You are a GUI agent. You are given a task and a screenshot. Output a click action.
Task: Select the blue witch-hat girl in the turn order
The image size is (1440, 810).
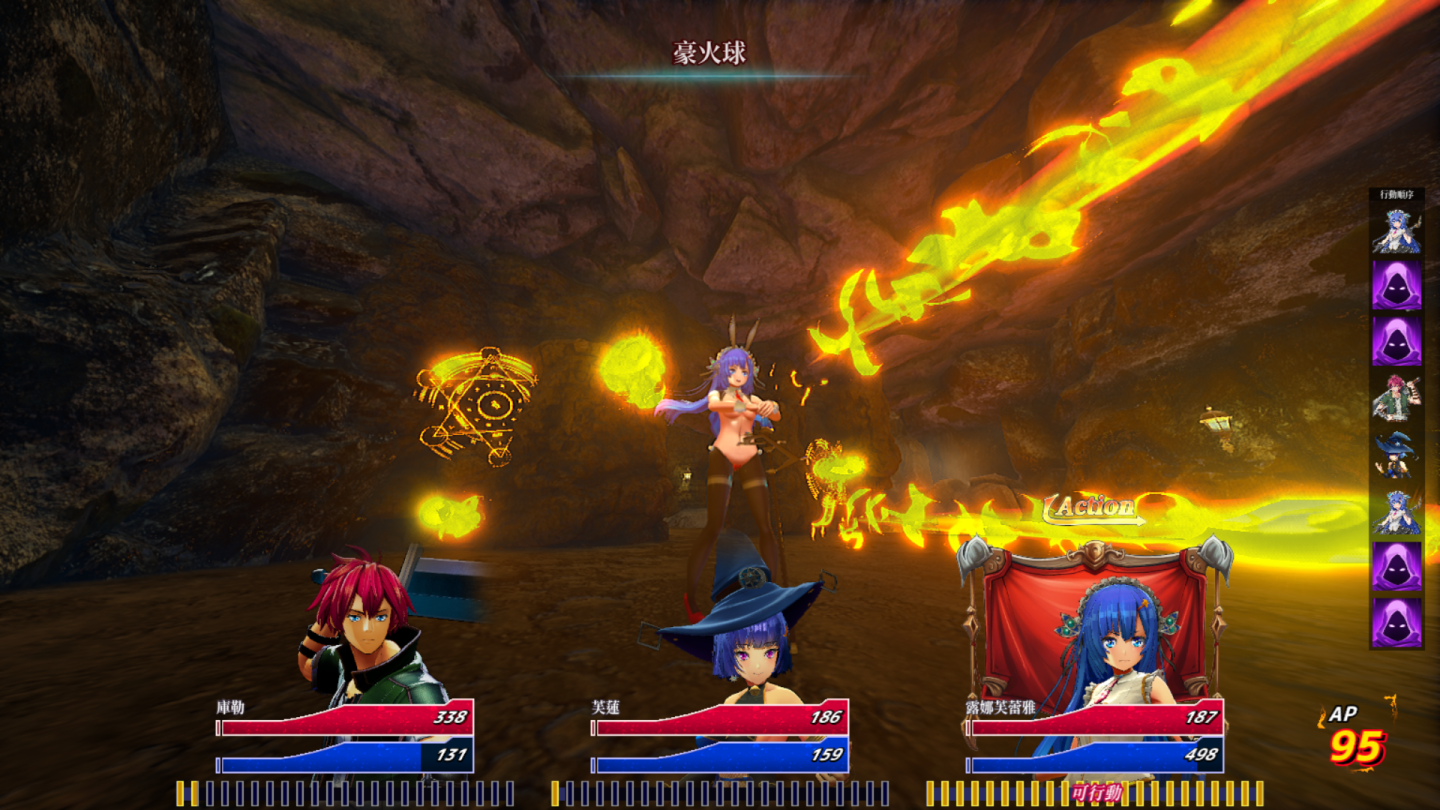pos(1396,455)
